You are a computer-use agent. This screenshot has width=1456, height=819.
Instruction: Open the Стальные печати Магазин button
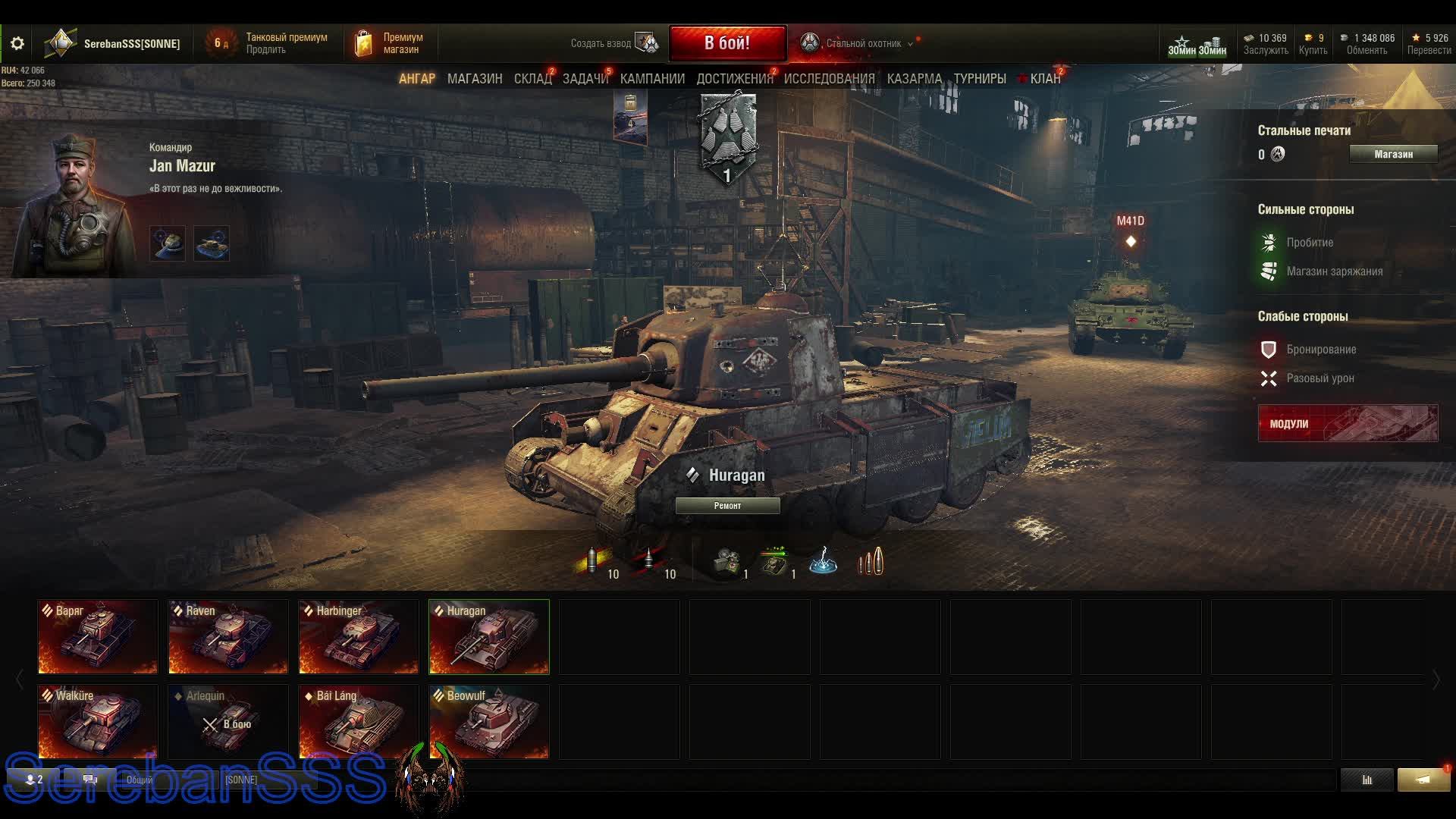[x=1393, y=154]
